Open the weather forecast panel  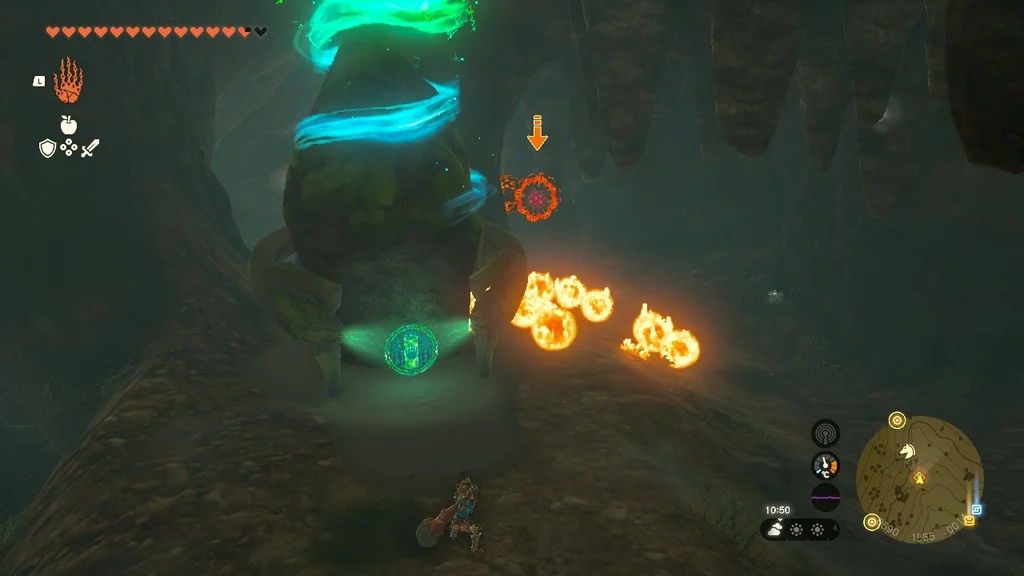pyautogui.click(x=800, y=530)
